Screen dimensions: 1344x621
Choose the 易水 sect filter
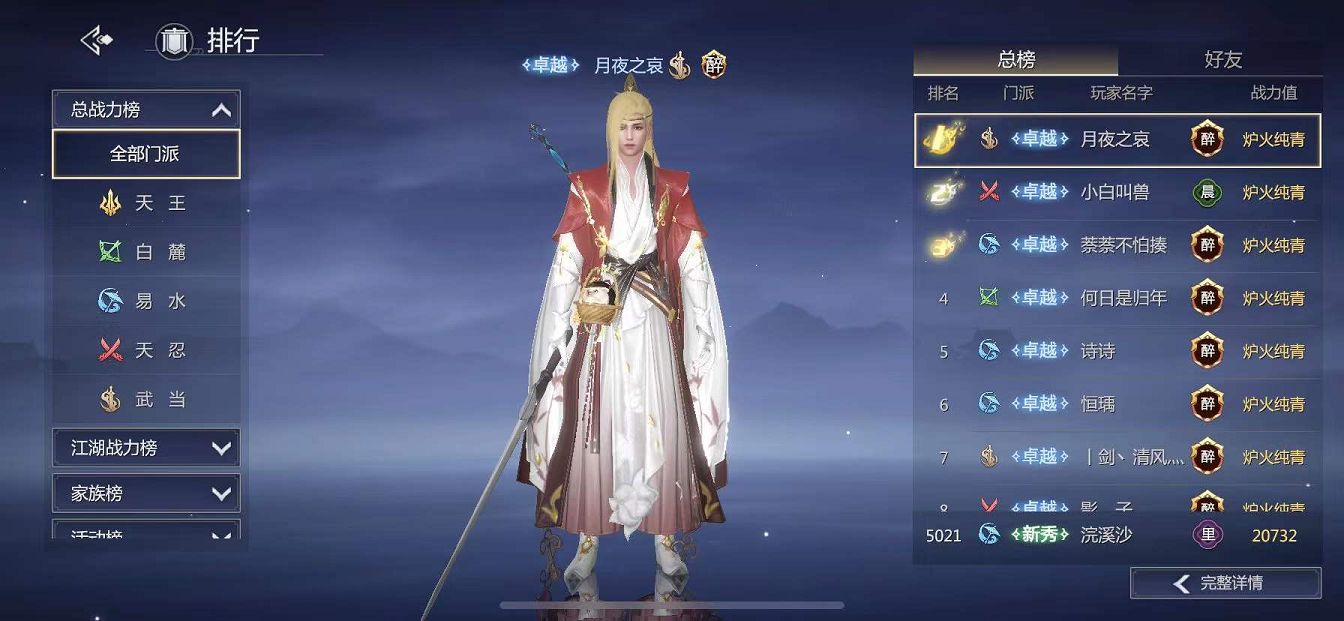click(x=146, y=301)
